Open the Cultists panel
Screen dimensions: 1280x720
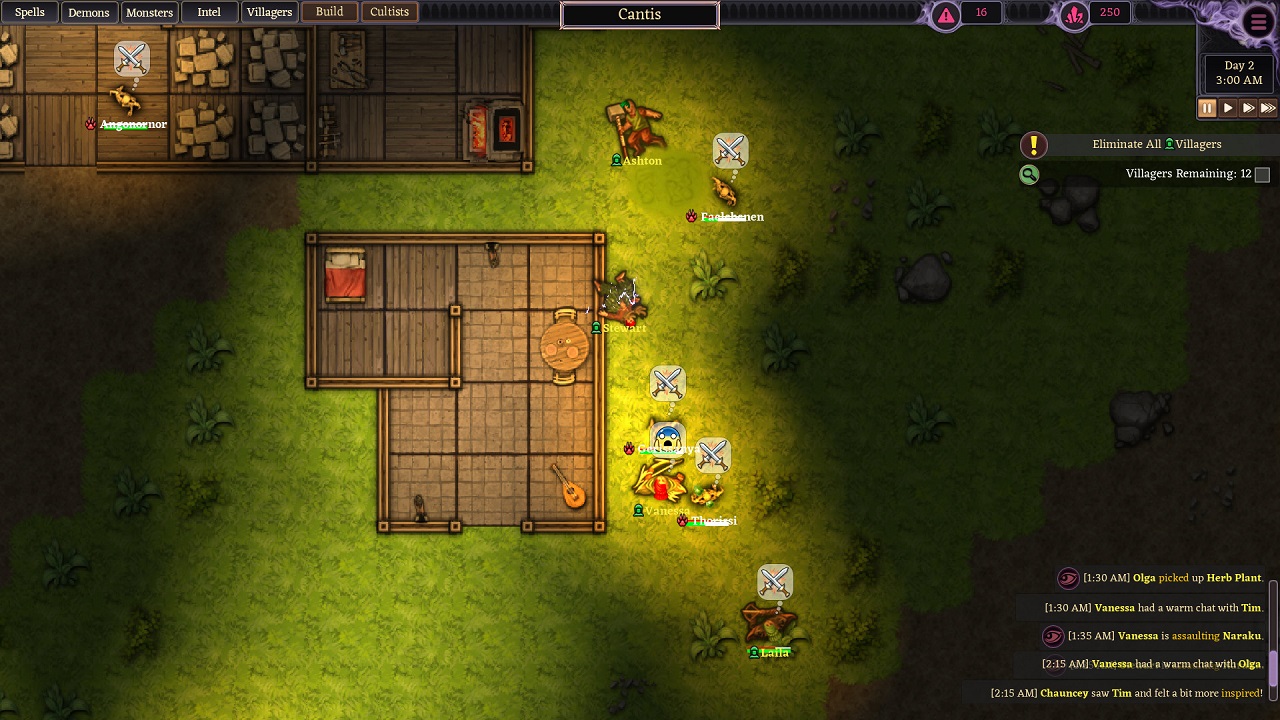(389, 12)
